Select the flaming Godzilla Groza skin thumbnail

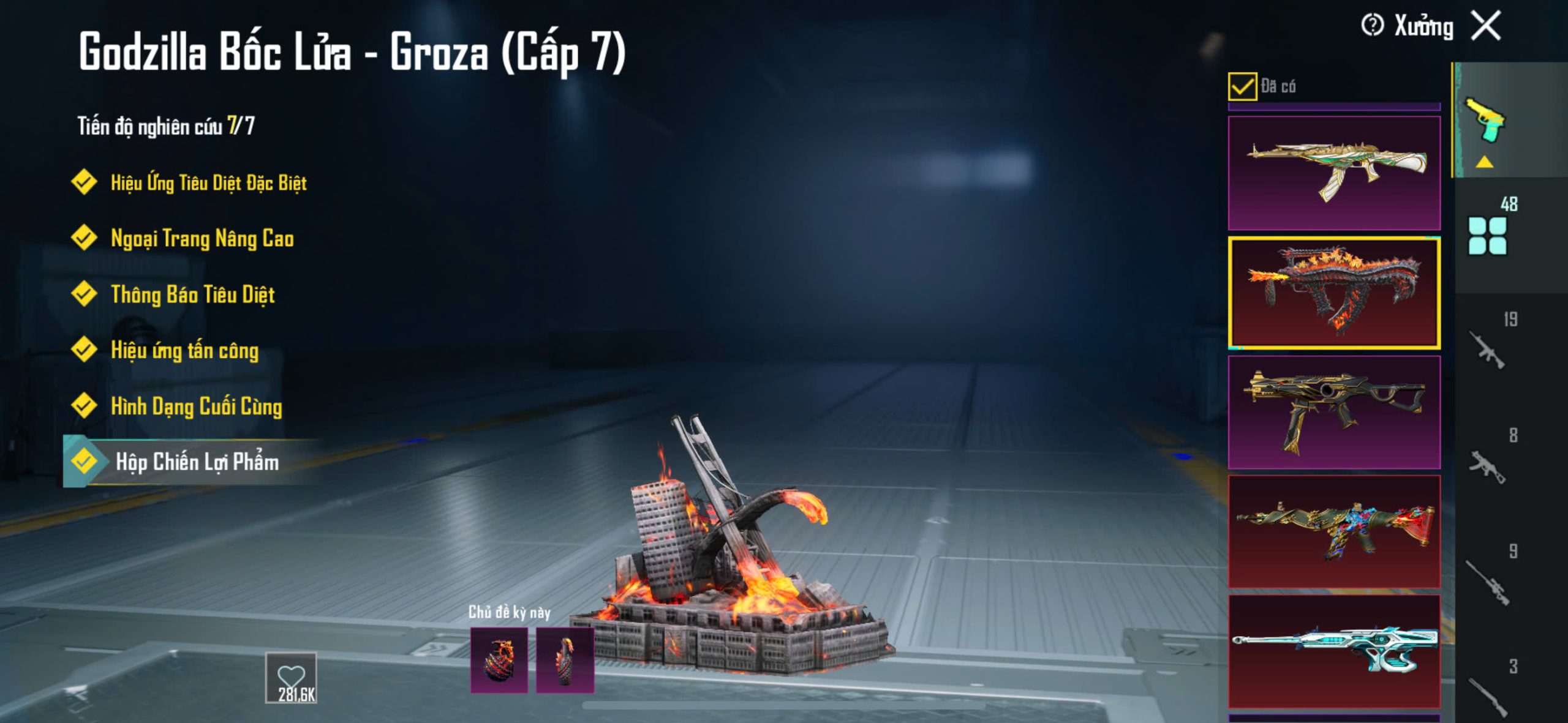(1334, 293)
